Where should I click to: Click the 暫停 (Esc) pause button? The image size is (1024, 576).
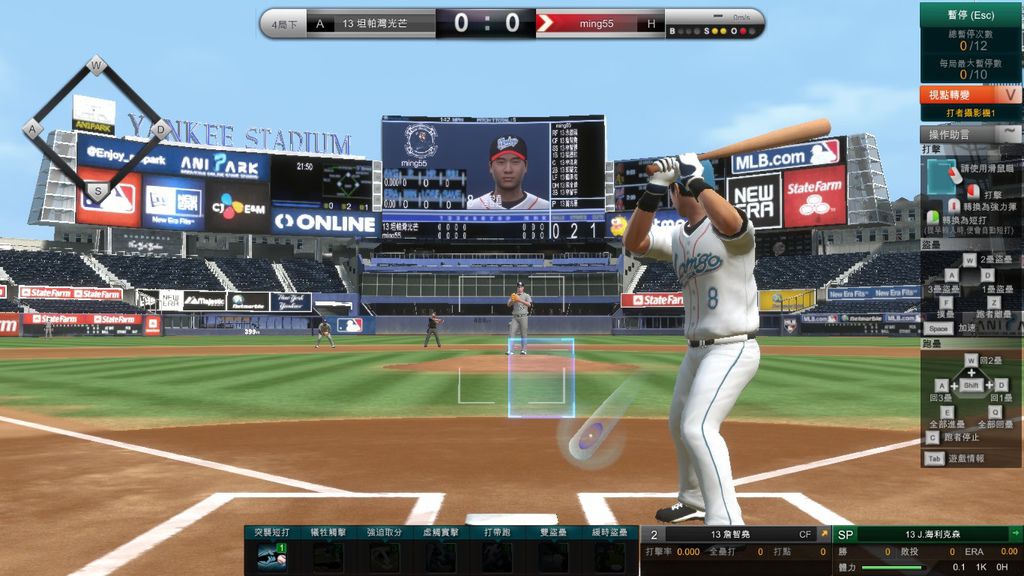click(969, 15)
